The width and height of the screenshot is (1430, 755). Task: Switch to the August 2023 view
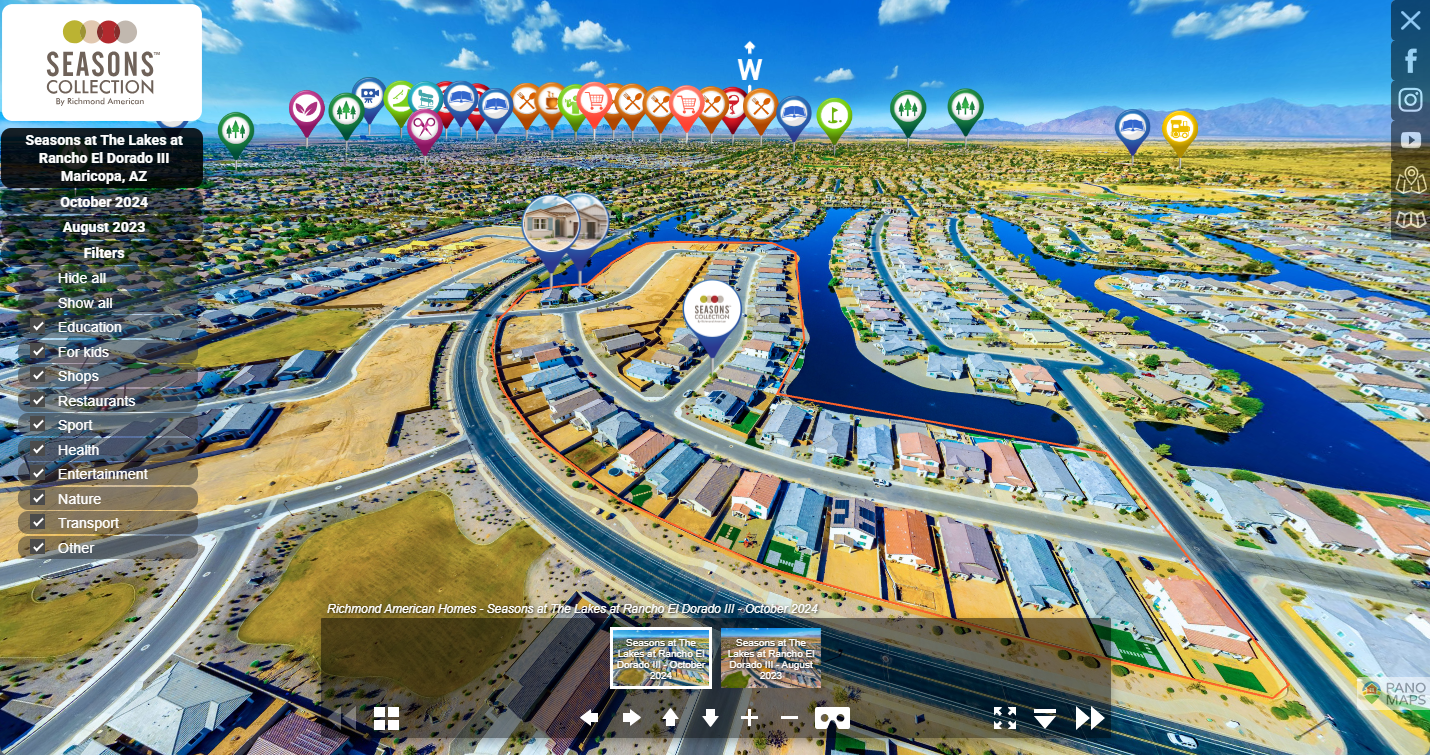[x=103, y=227]
